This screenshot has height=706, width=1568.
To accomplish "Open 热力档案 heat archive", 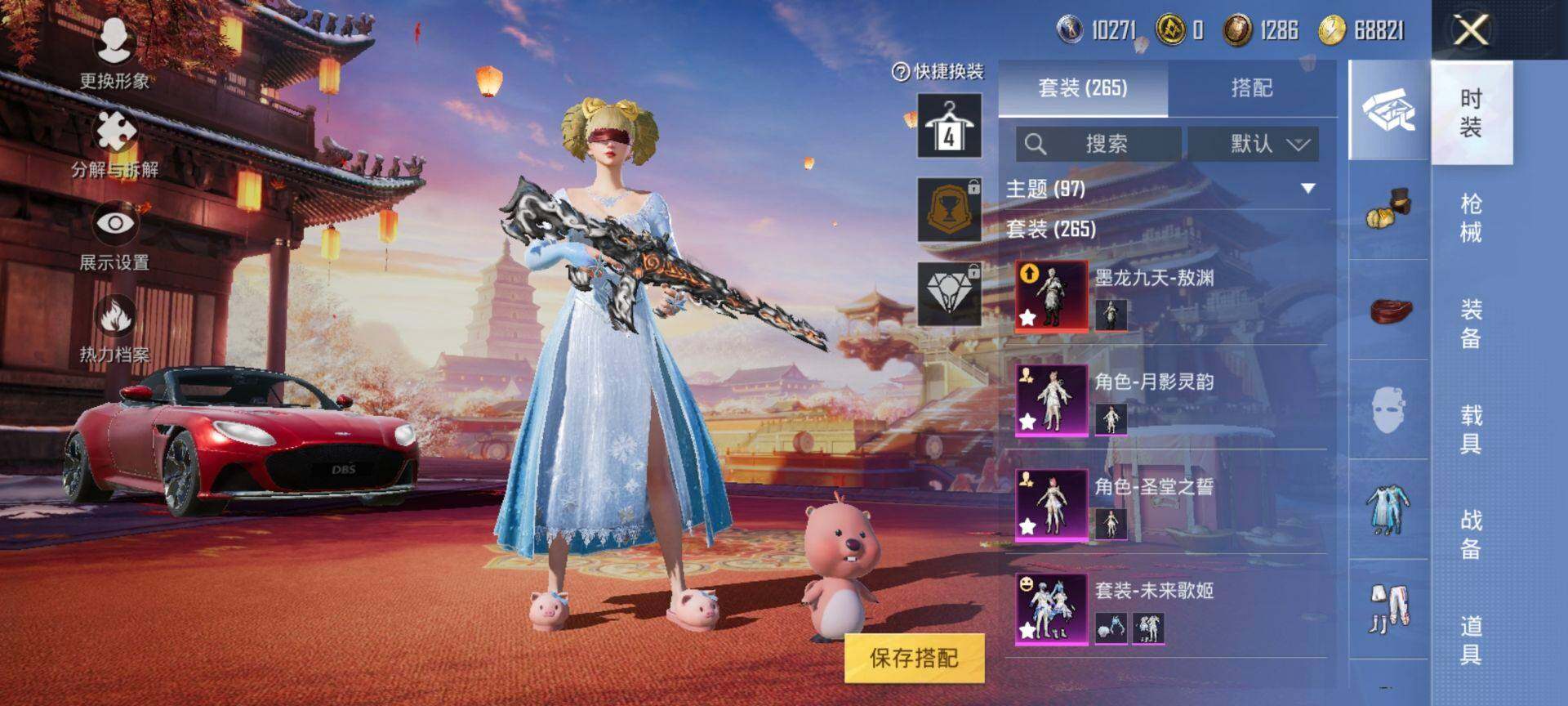I will 114,328.
